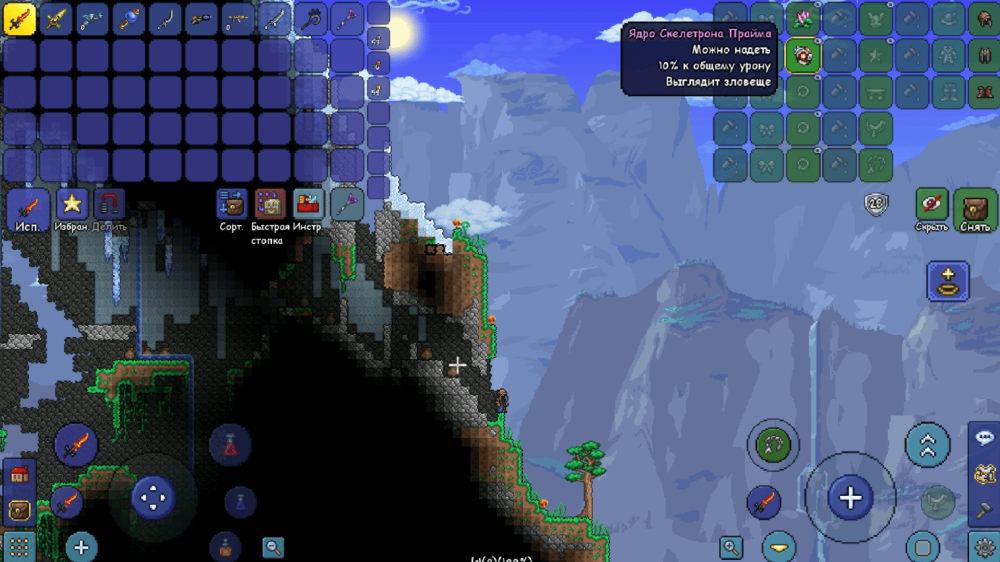Use the blue mana potion quick button
This screenshot has width=1000, height=562.
click(x=240, y=501)
